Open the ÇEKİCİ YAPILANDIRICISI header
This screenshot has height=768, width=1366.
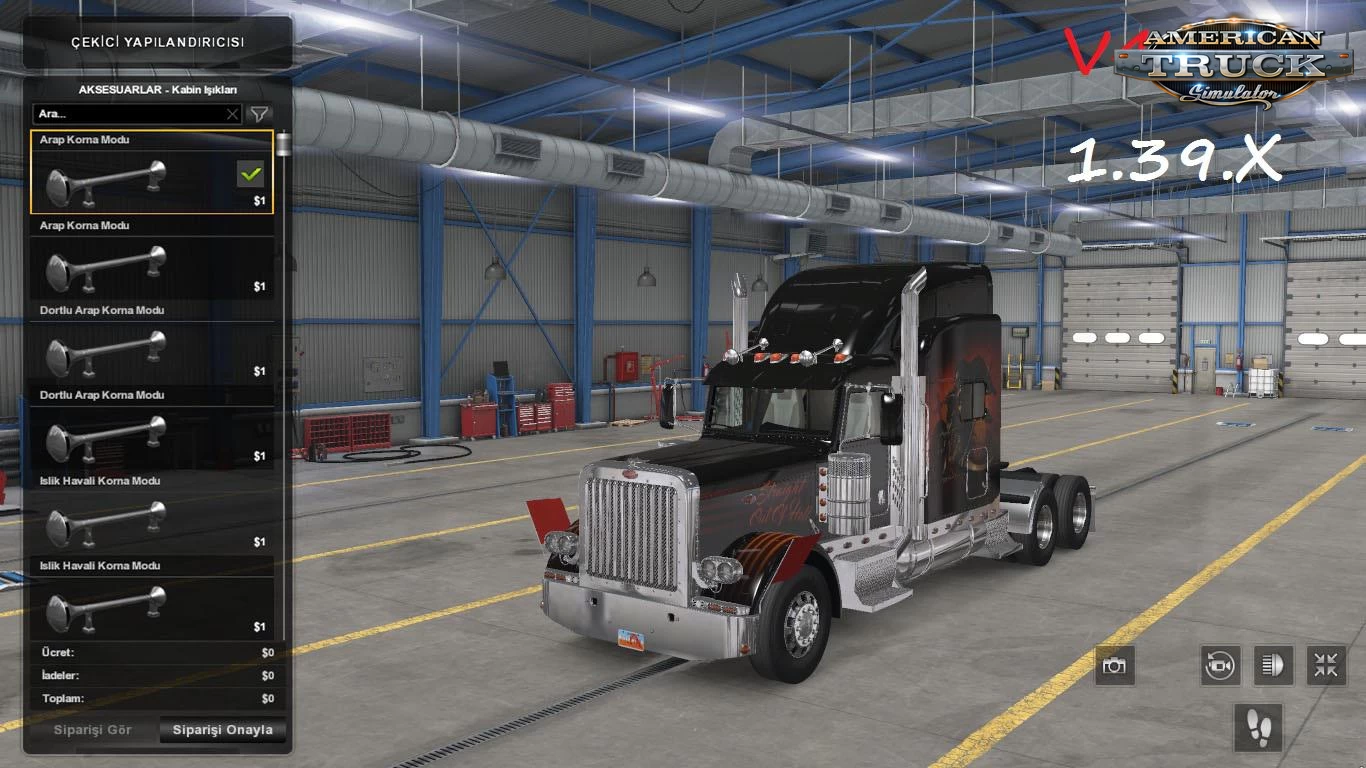[x=156, y=44]
